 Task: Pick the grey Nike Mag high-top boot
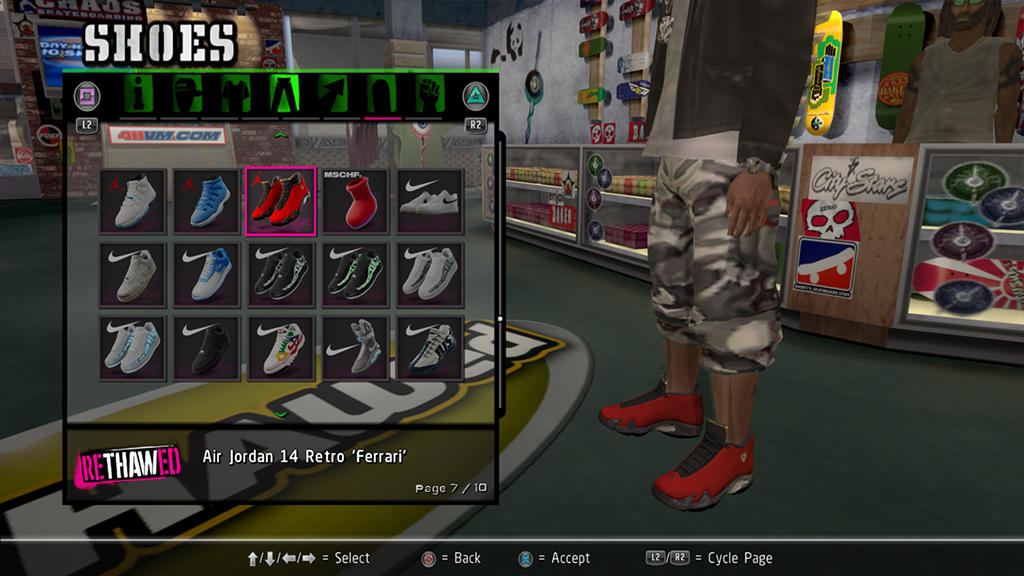pos(355,348)
